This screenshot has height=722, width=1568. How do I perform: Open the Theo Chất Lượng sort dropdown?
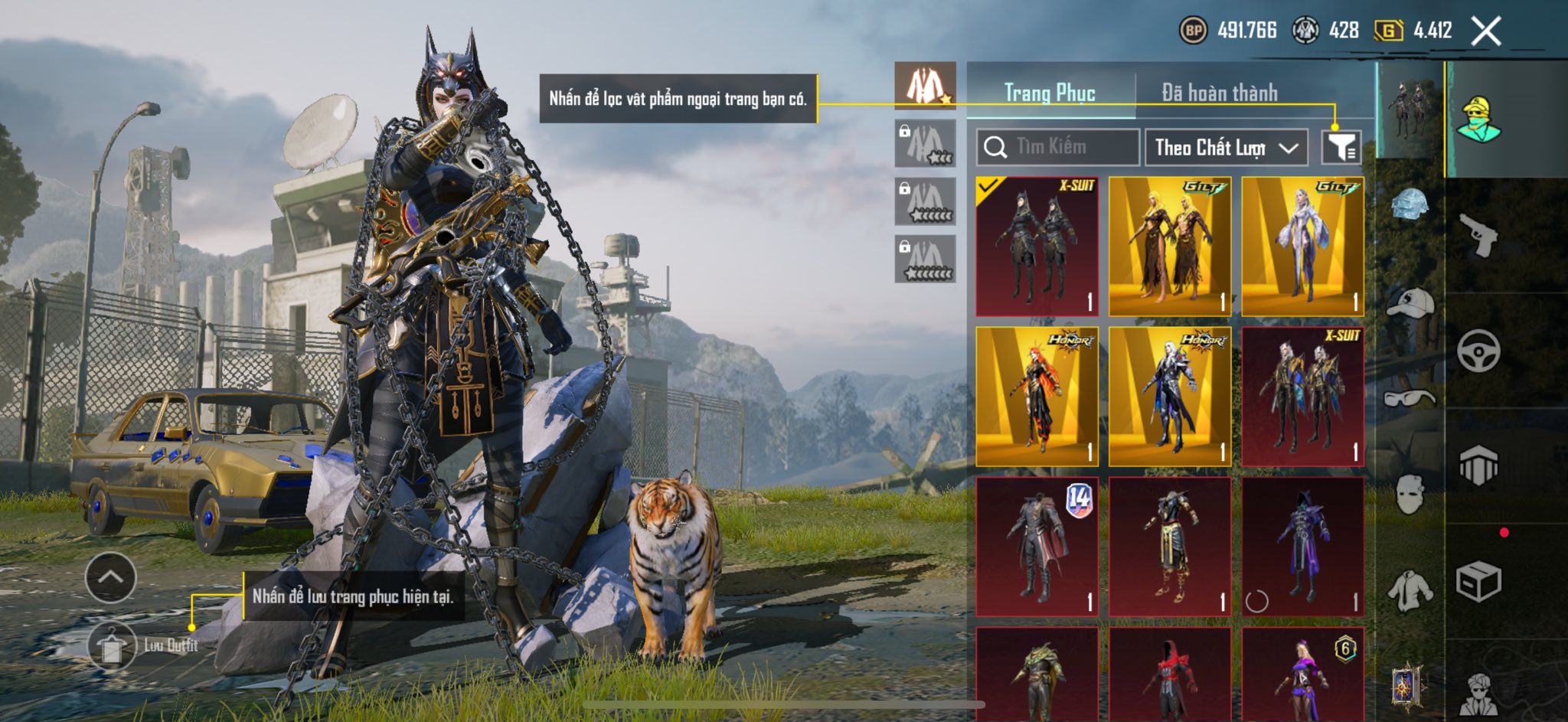pos(1226,147)
